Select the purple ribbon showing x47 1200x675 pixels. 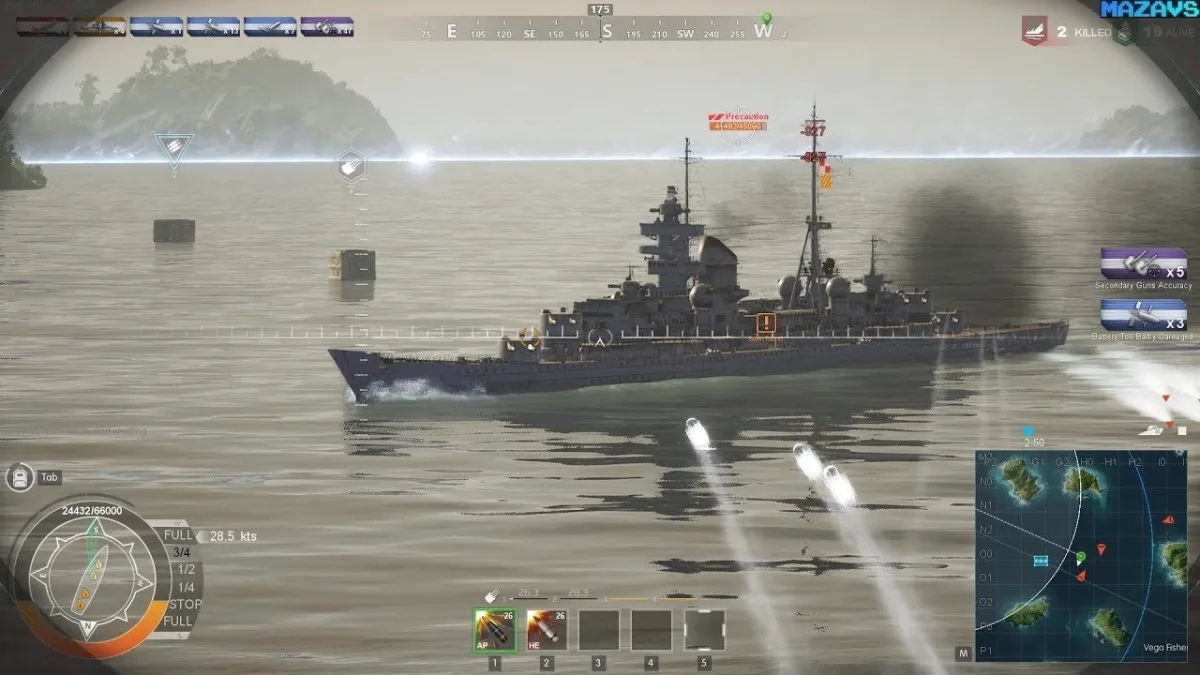tap(327, 27)
